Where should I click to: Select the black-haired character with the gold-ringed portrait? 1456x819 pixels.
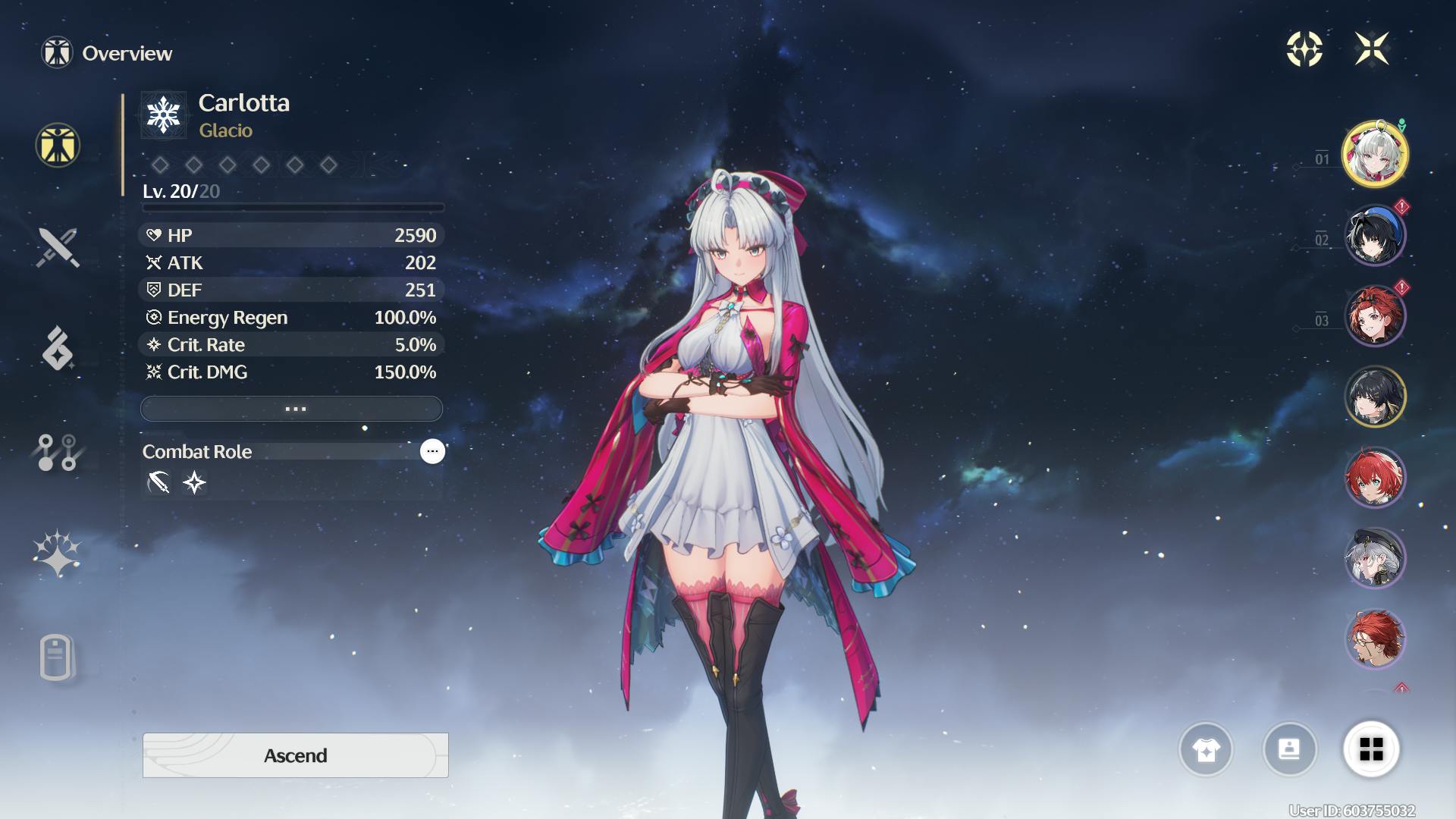[x=1374, y=397]
